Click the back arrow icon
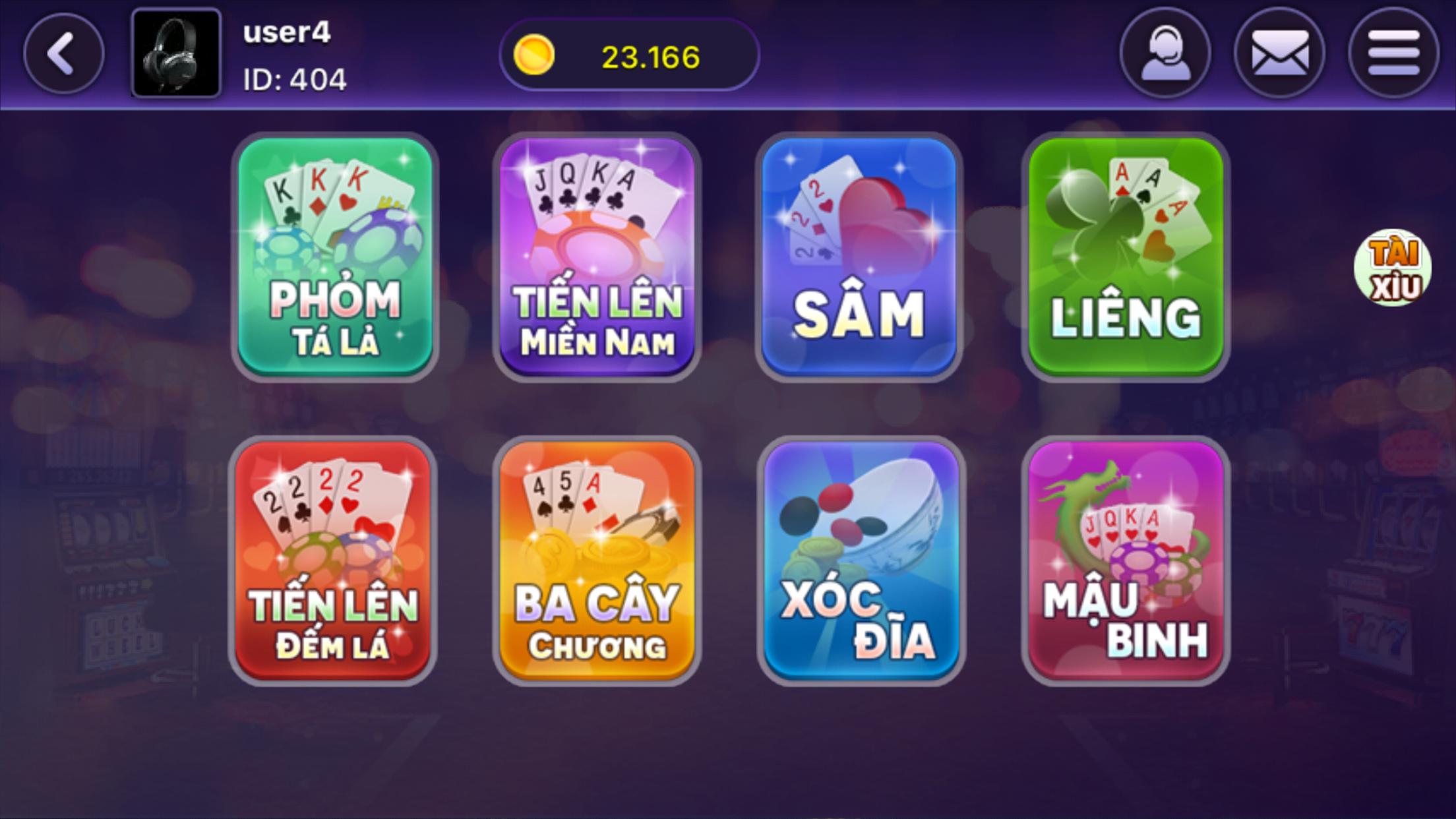The width and height of the screenshot is (1456, 819). (63, 53)
